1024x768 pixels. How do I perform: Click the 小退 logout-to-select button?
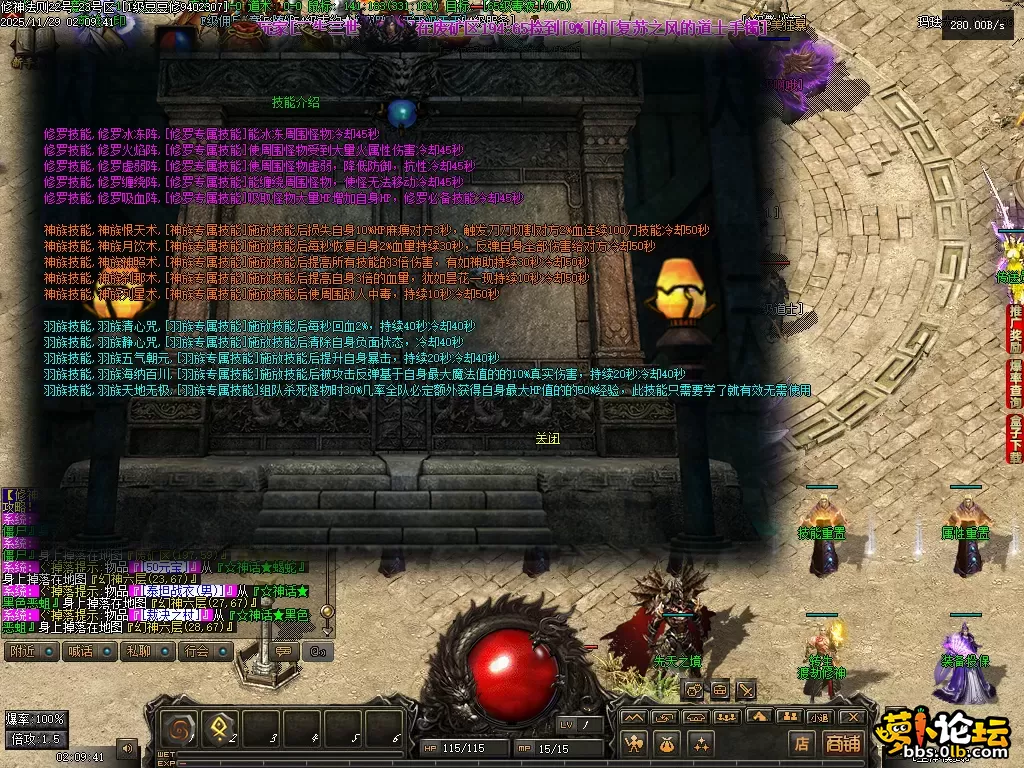tap(820, 716)
